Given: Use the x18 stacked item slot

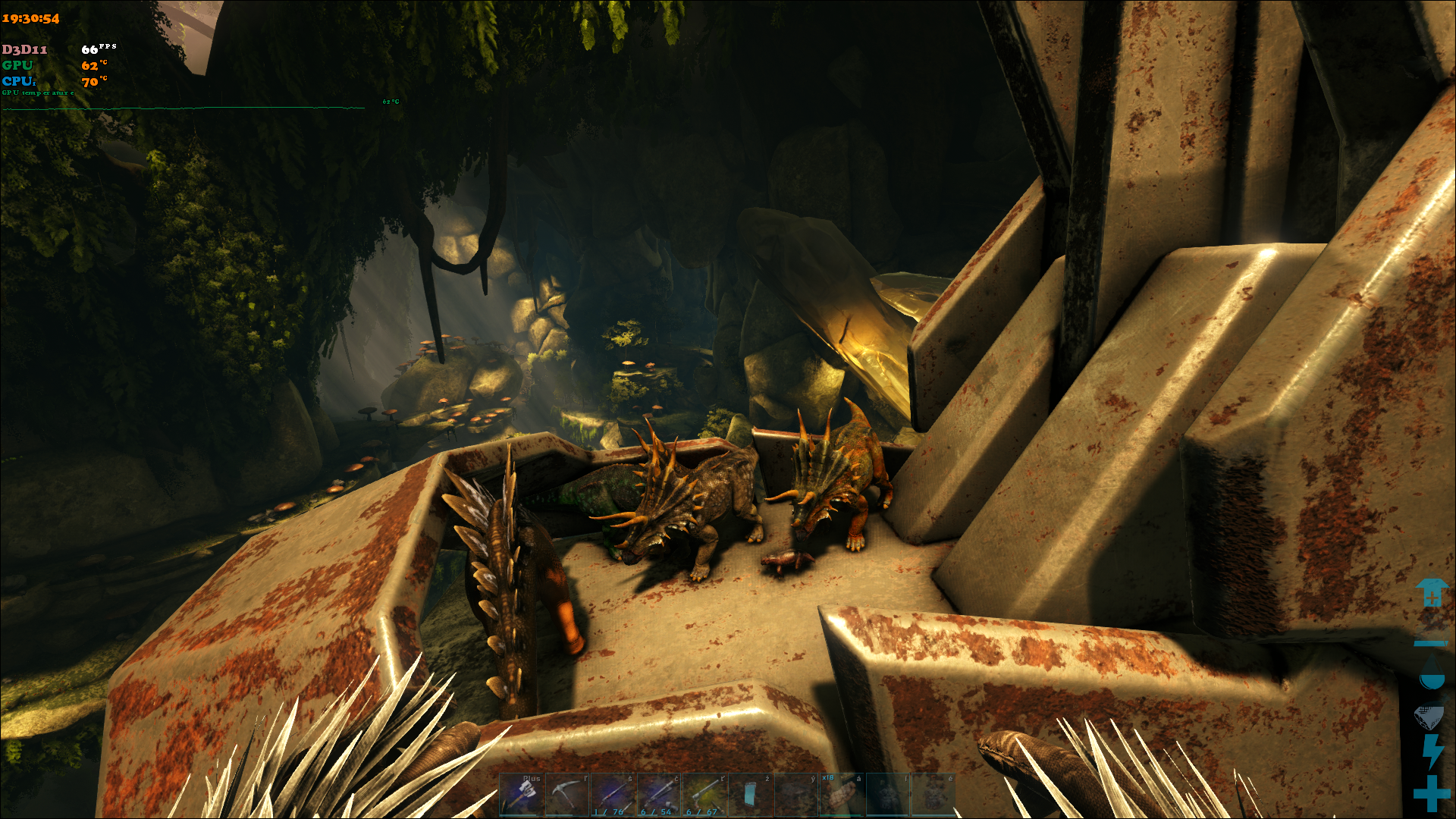Looking at the screenshot, I should 842,795.
